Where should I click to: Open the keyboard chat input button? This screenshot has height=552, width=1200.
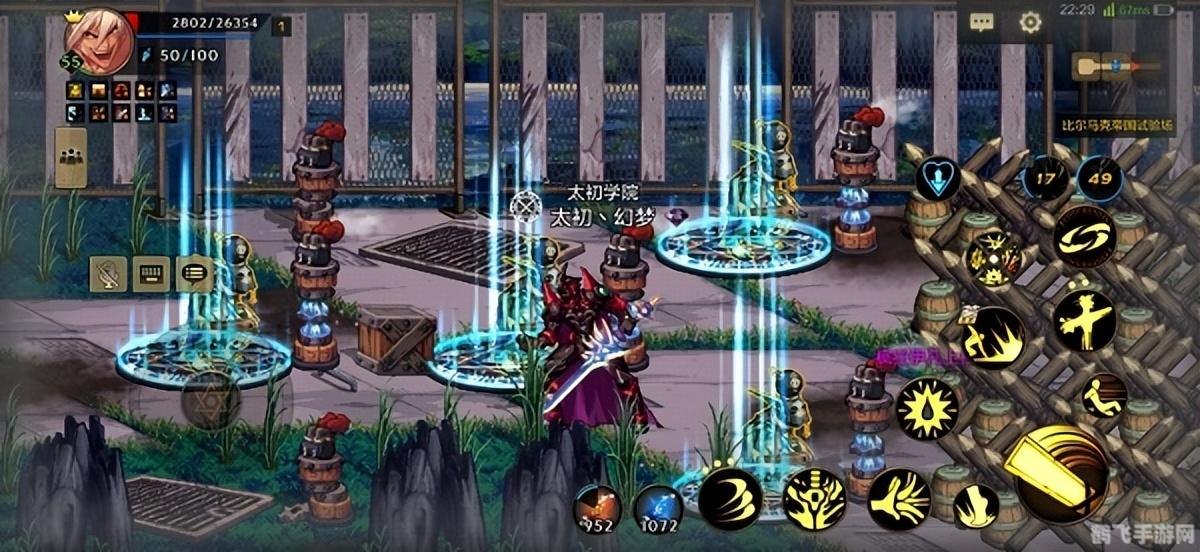[x=151, y=272]
